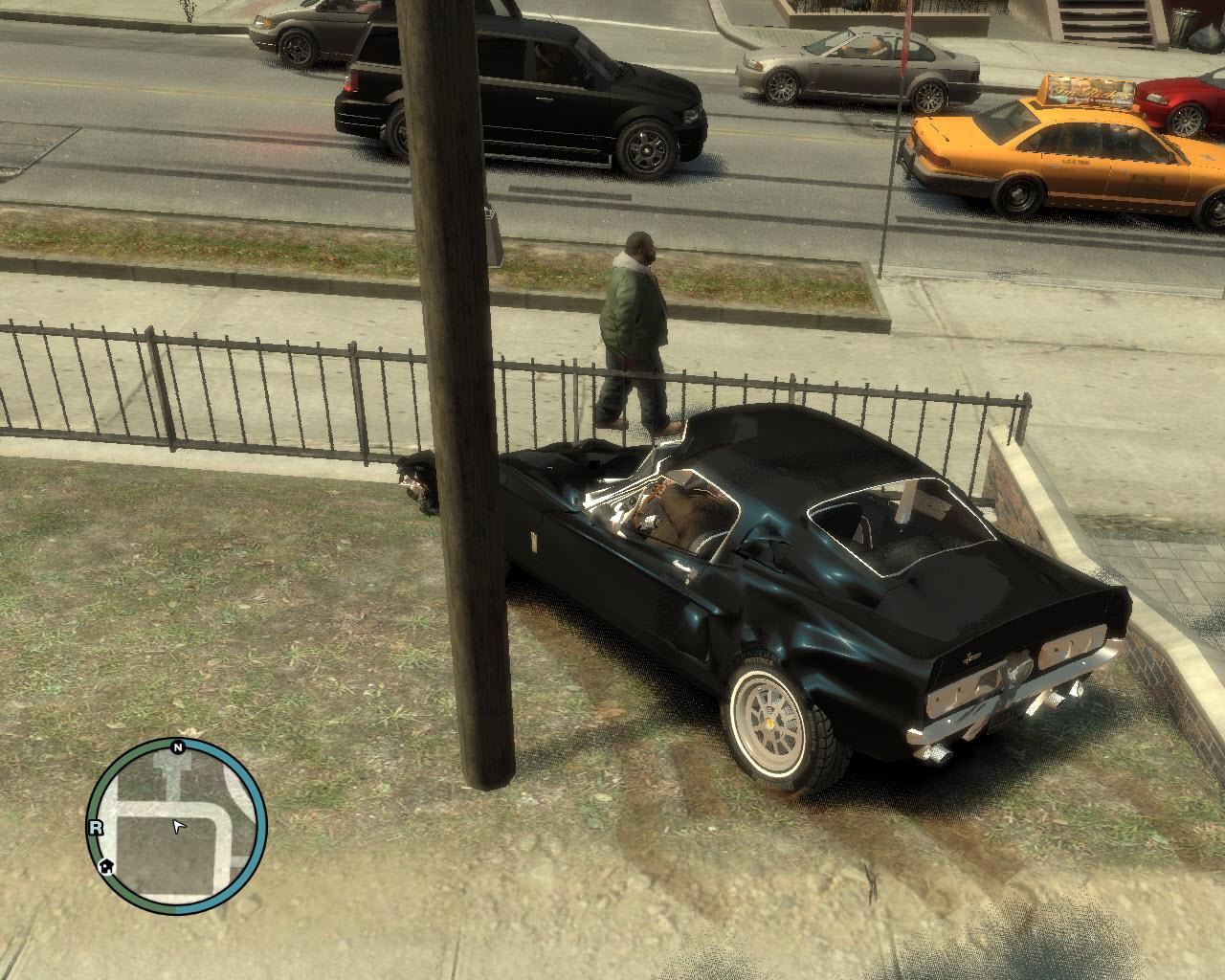Click the safehouse marker on the radar

pos(106,867)
